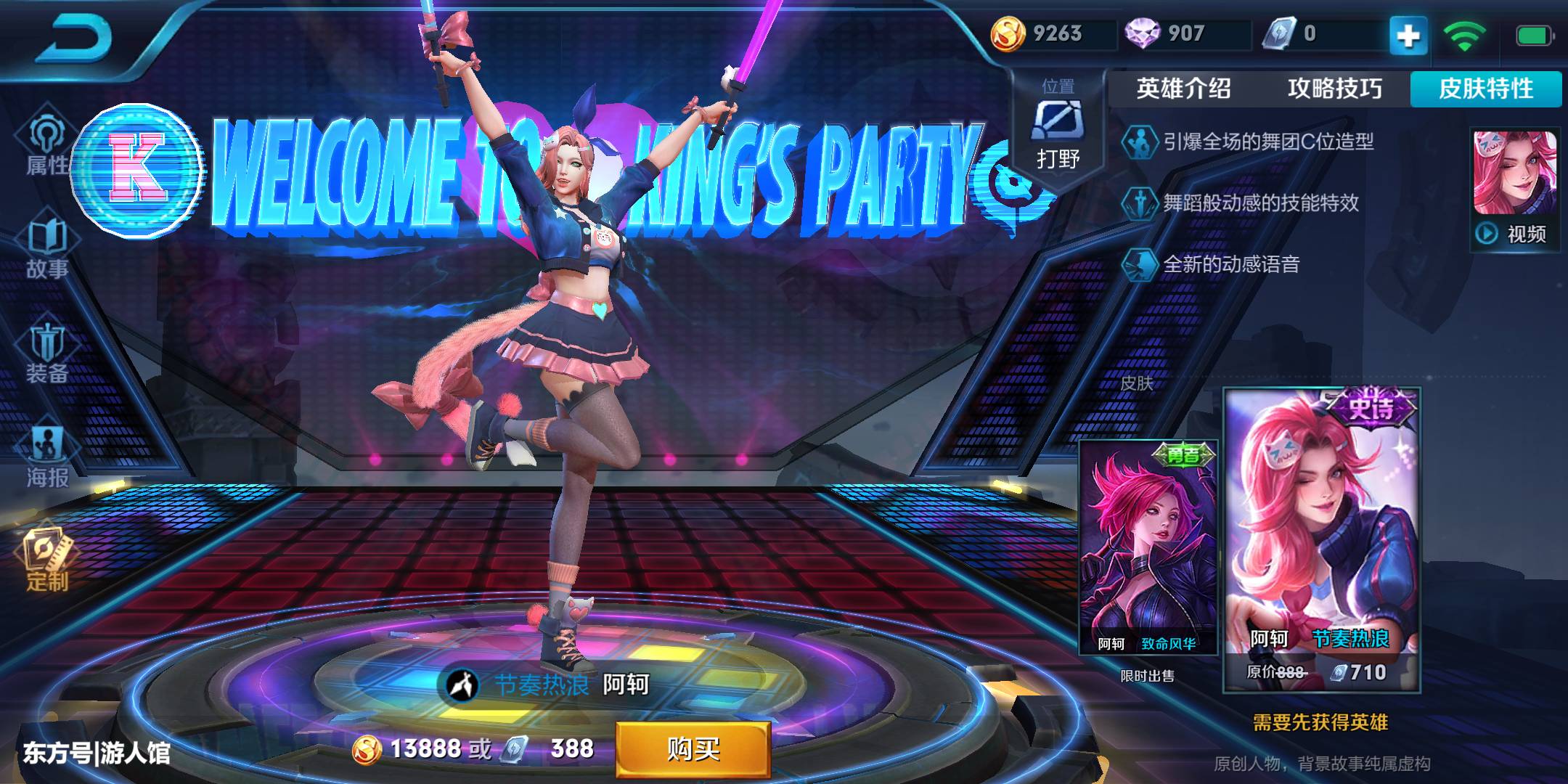
Task: Click the 打野 position icon
Action: coord(1058,134)
